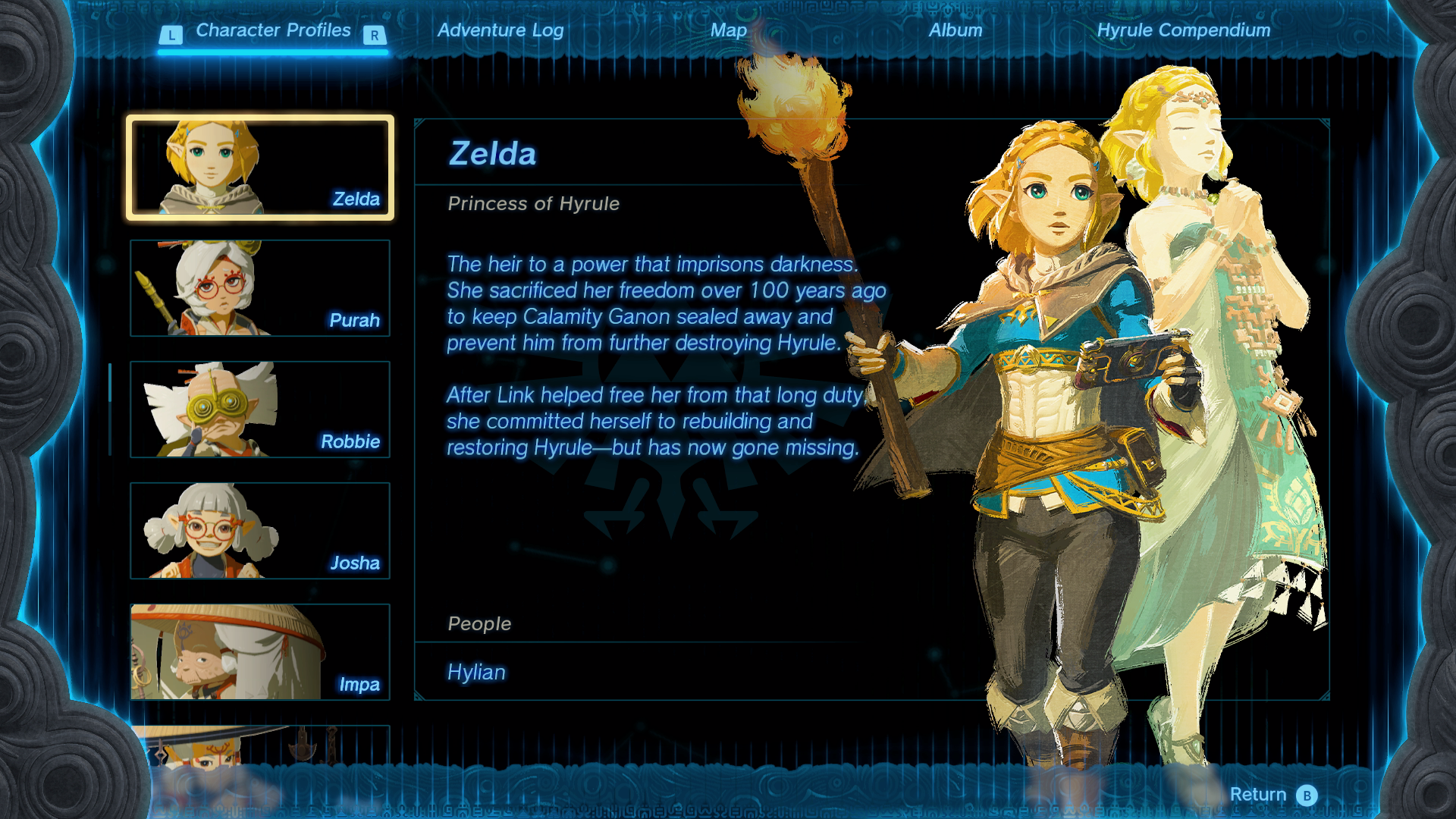Show the Album tab
This screenshot has width=1456, height=819.
(955, 30)
